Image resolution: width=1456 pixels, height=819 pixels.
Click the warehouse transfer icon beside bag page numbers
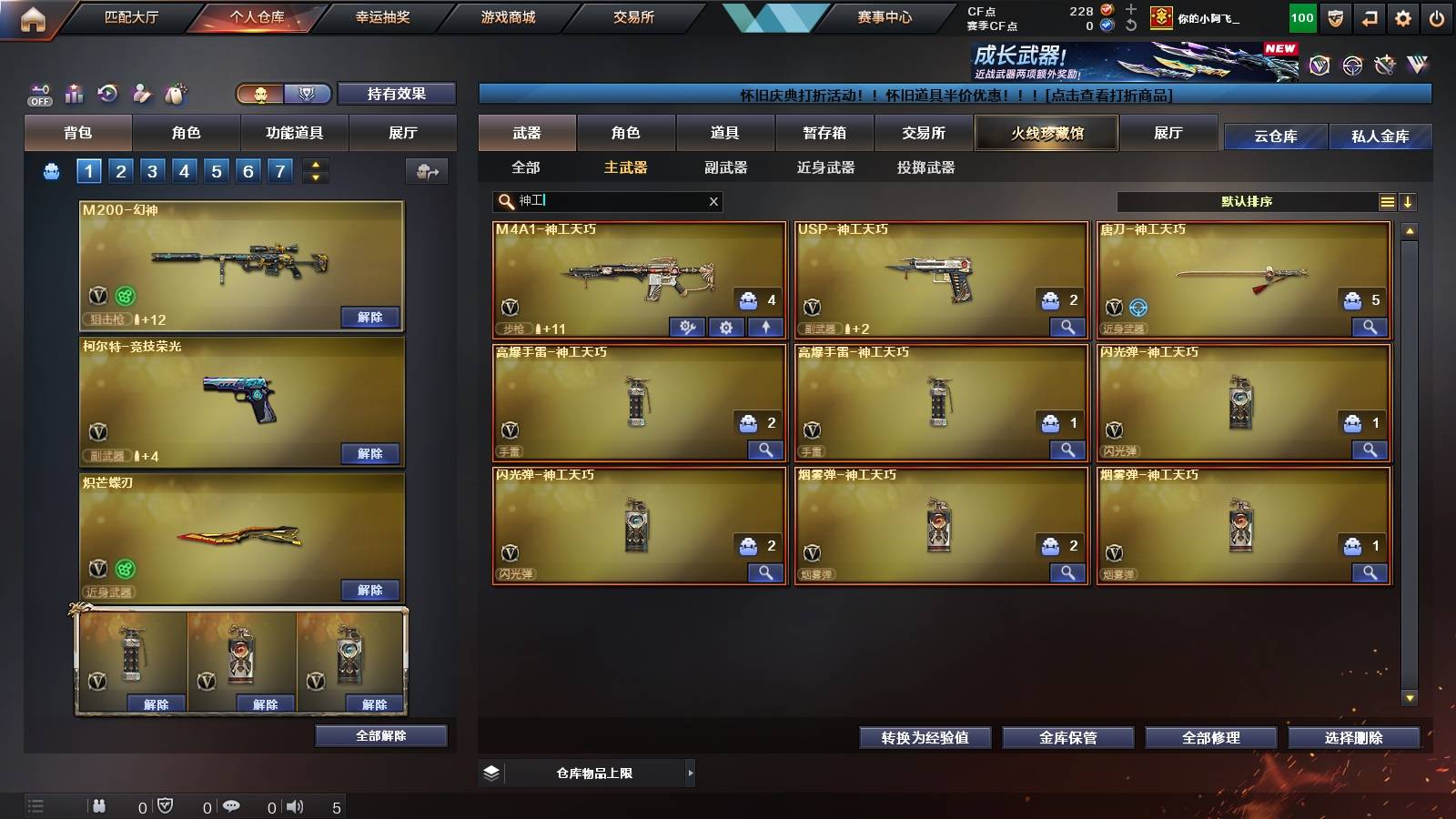[425, 170]
